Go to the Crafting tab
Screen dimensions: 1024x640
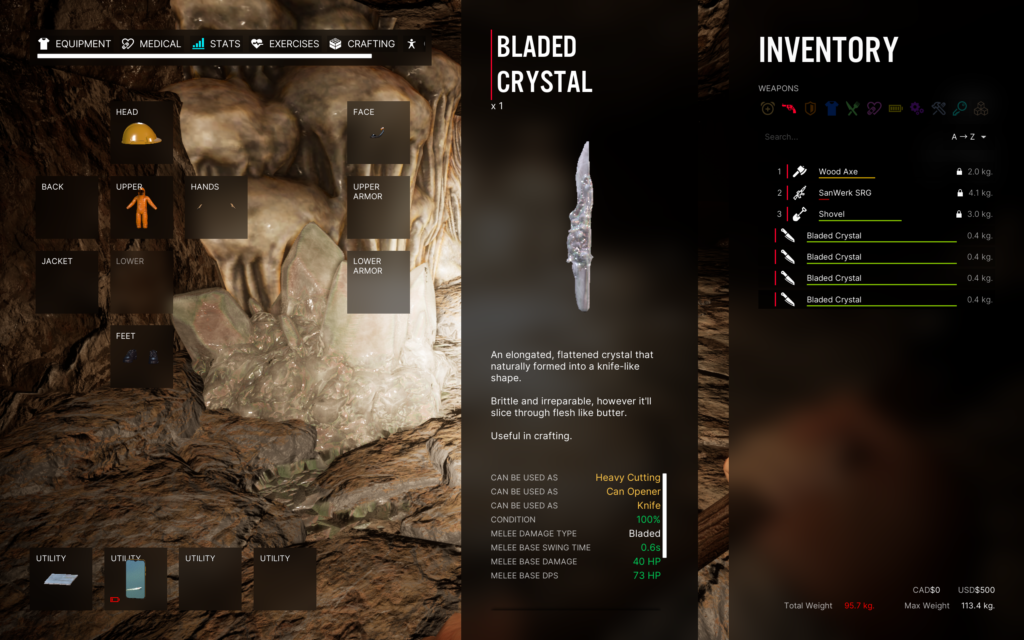[361, 44]
